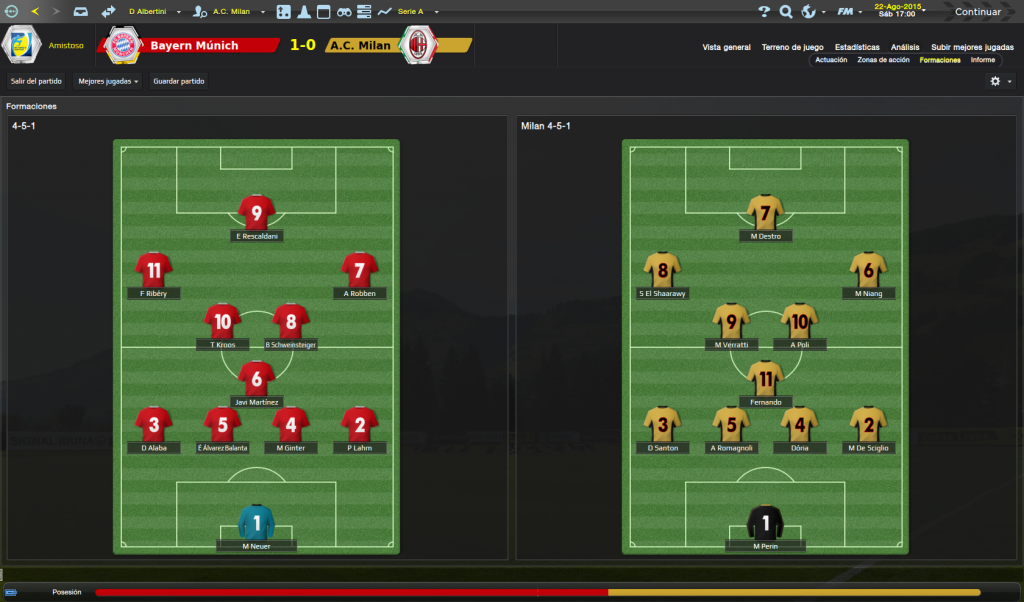1024x602 pixels.
Task: Show the Análisis section
Action: (x=905, y=47)
